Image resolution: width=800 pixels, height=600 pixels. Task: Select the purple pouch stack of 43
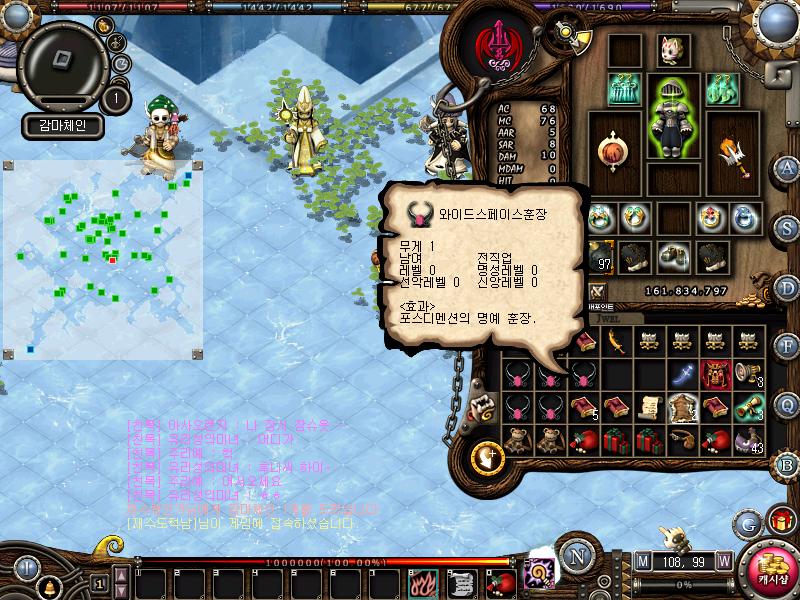748,439
